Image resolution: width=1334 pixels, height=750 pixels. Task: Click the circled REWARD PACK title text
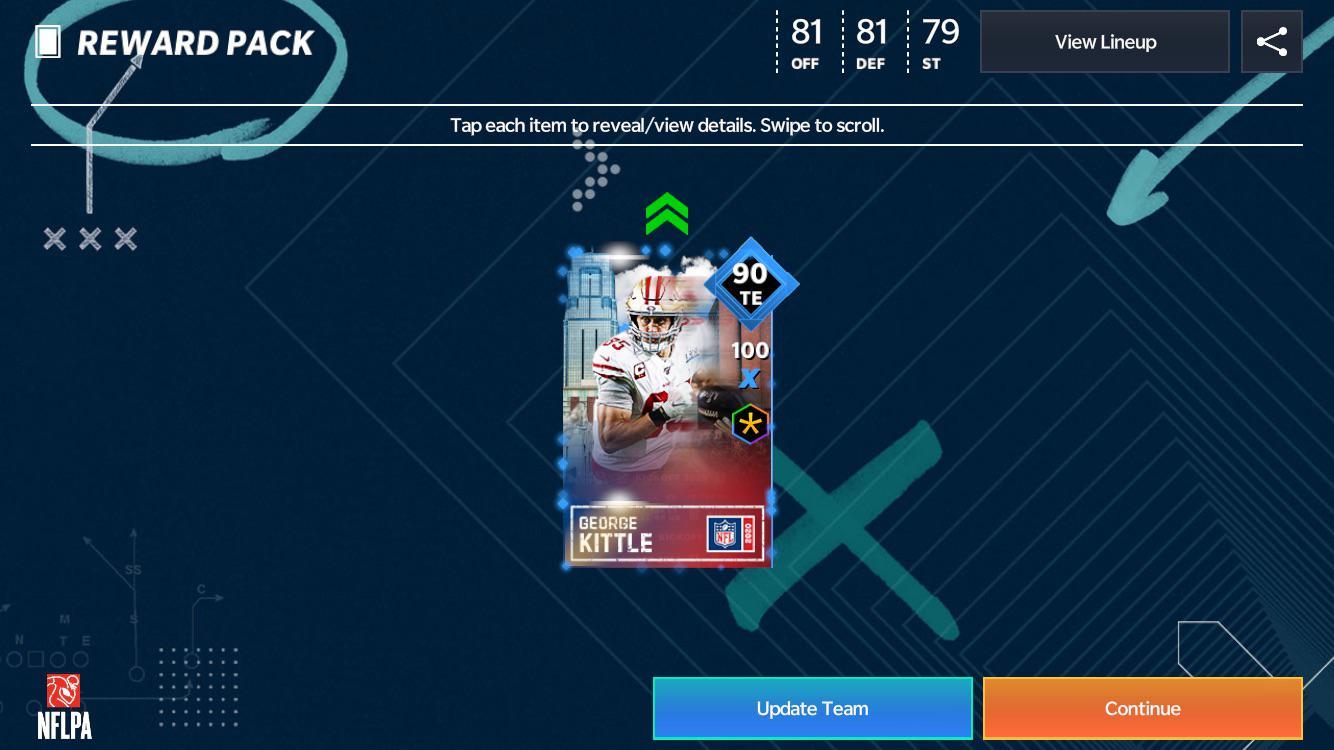coord(197,42)
